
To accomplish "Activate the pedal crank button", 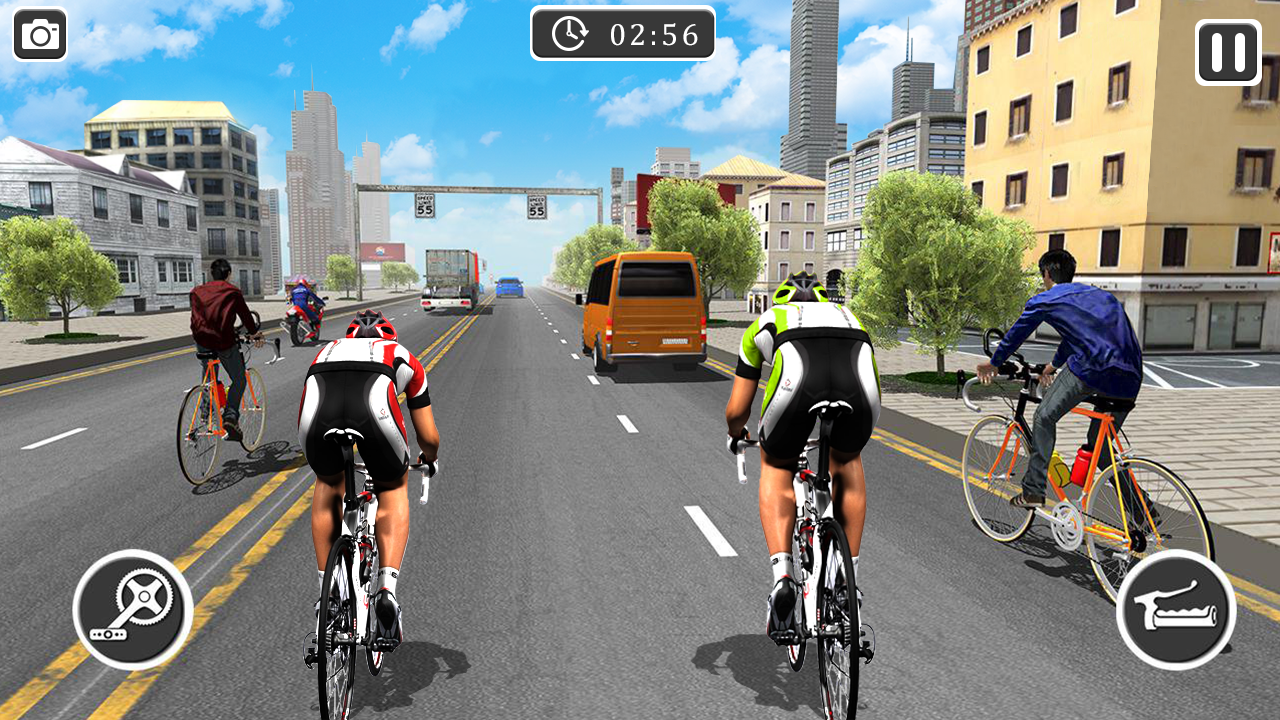I will 133,609.
